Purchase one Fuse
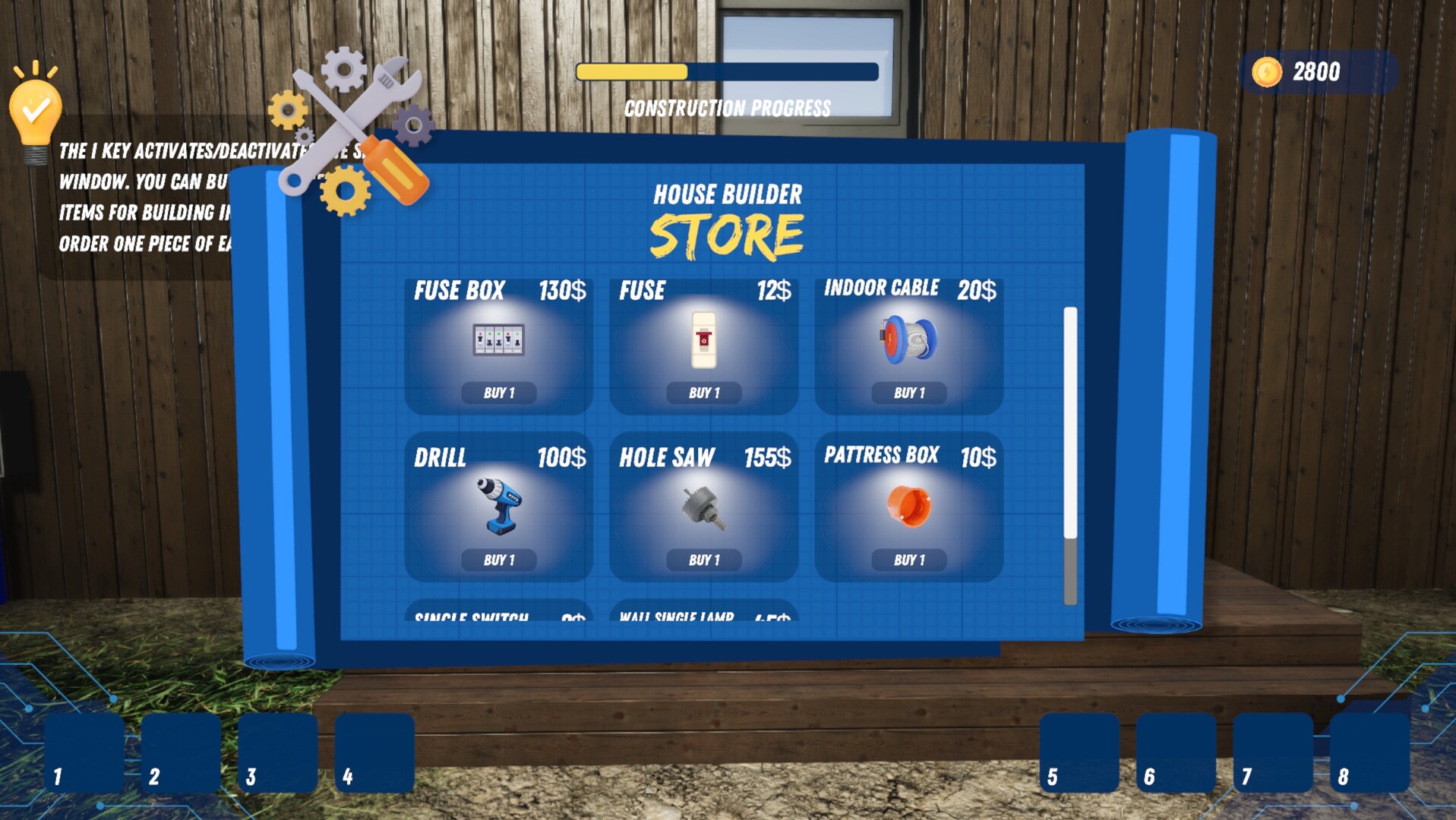 tap(703, 393)
